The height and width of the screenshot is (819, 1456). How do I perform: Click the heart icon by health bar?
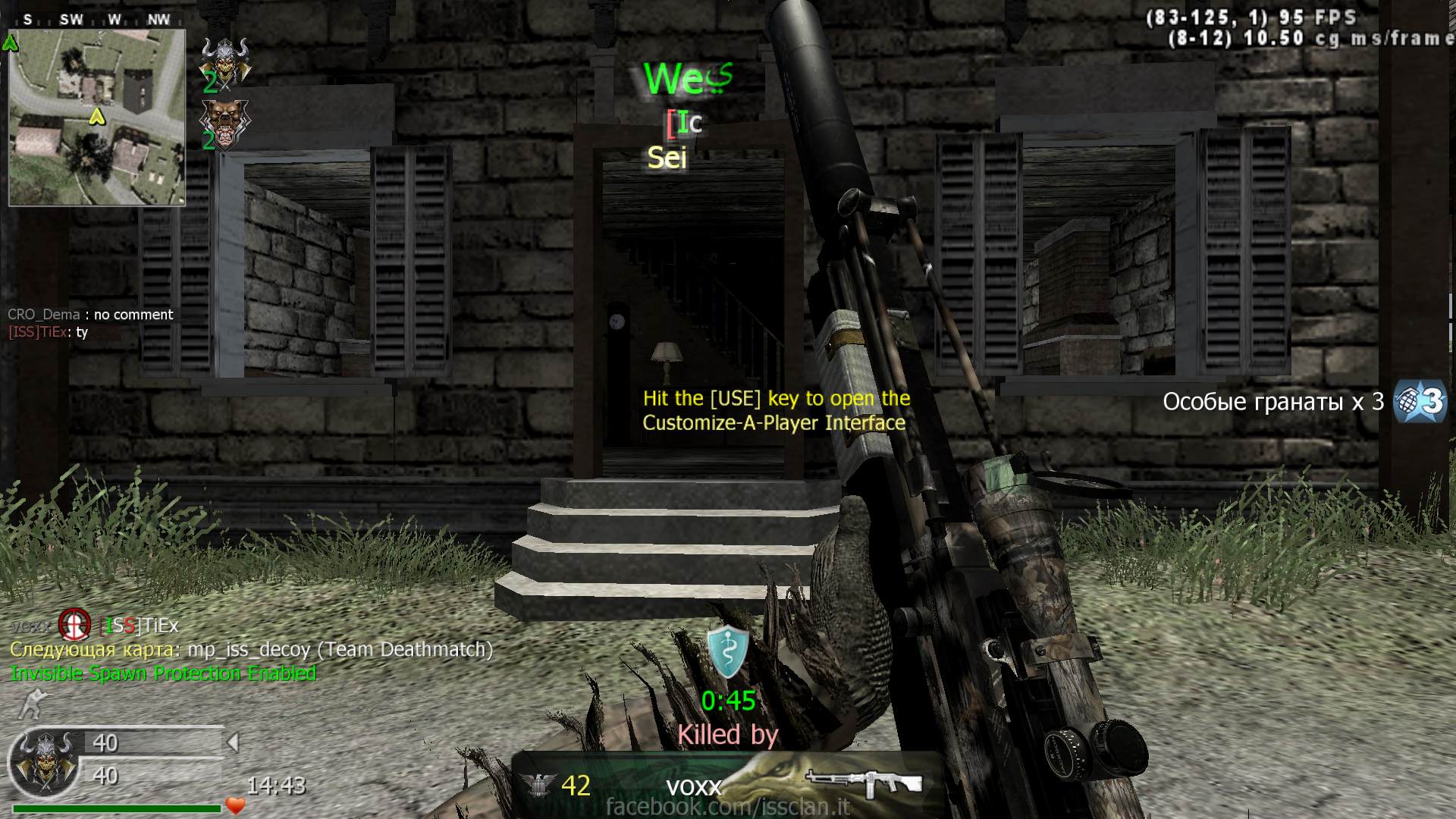tap(236, 805)
